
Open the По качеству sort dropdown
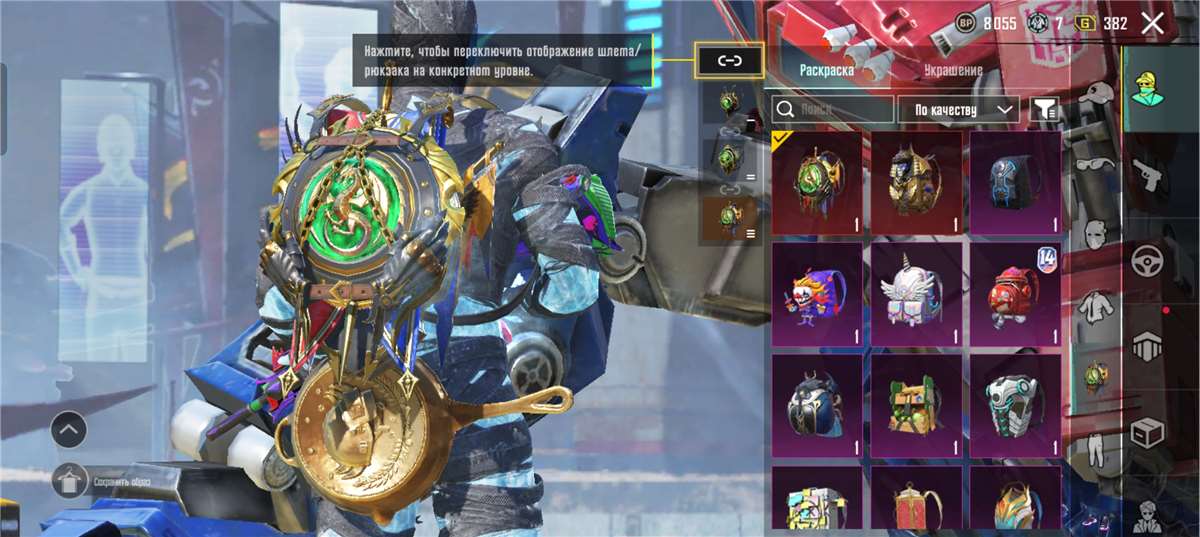pyautogui.click(x=957, y=109)
